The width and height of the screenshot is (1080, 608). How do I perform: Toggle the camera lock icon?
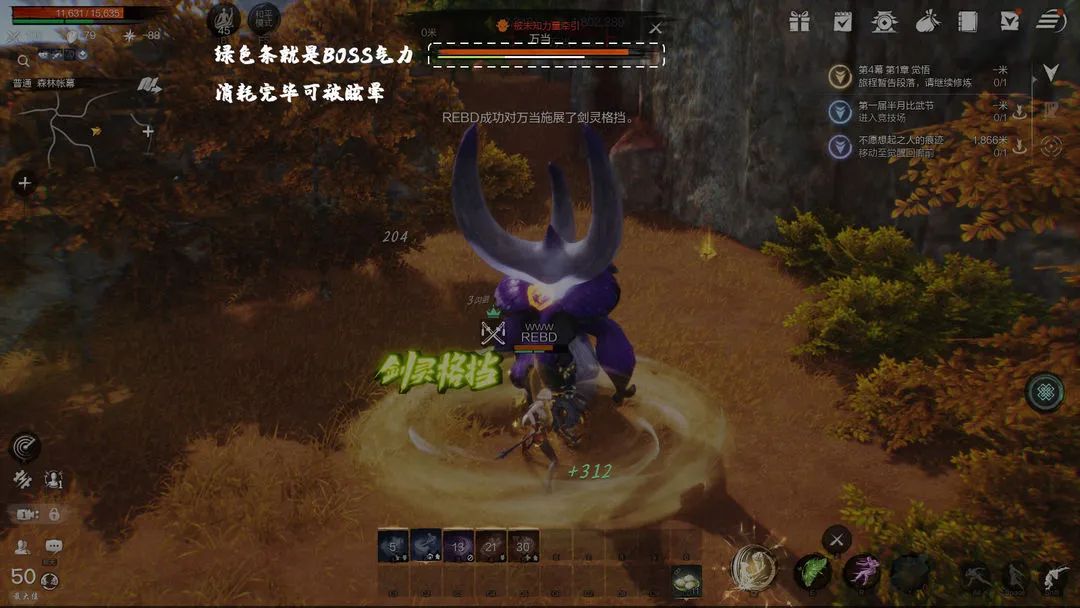click(54, 514)
